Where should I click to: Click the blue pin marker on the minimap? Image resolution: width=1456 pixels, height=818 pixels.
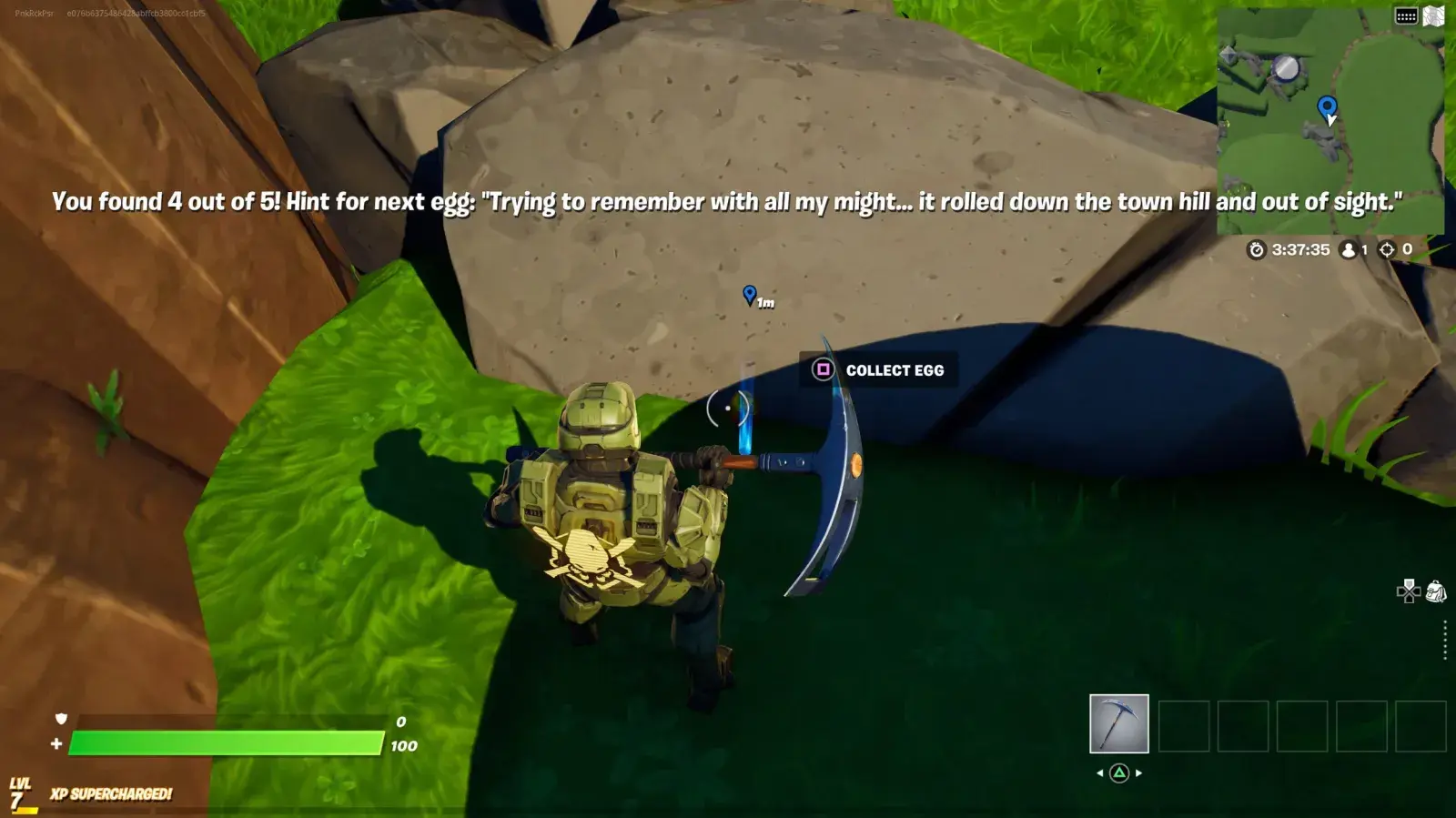(x=1327, y=108)
